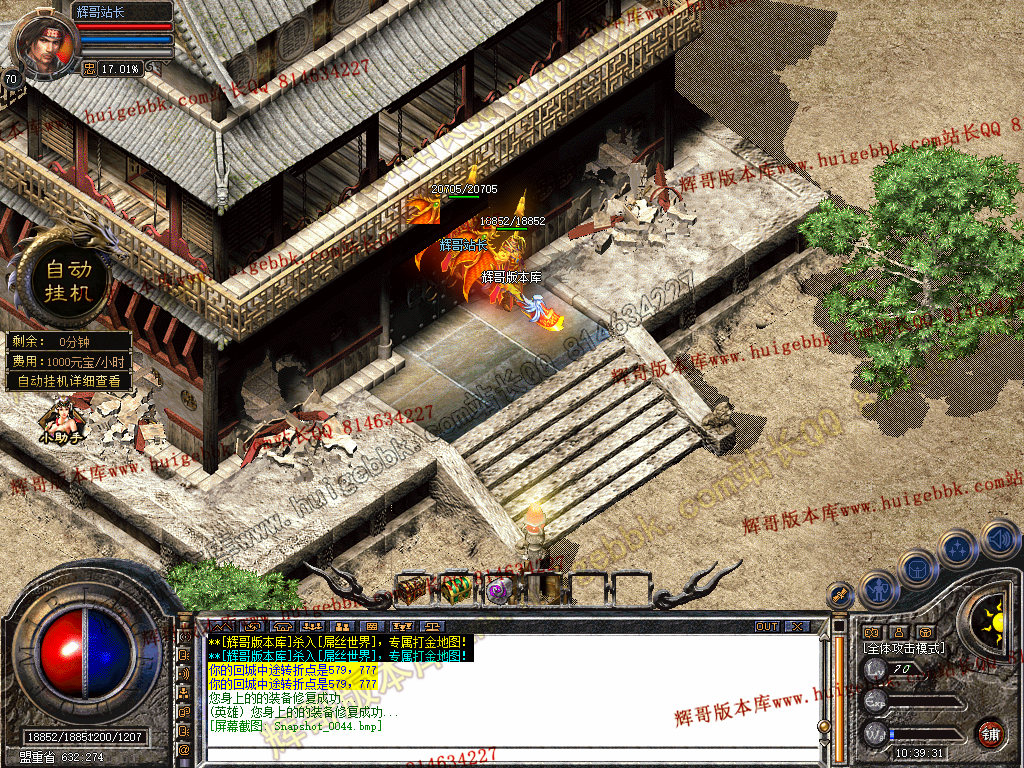
Task: Open the four-star skills round button
Action: click(959, 549)
